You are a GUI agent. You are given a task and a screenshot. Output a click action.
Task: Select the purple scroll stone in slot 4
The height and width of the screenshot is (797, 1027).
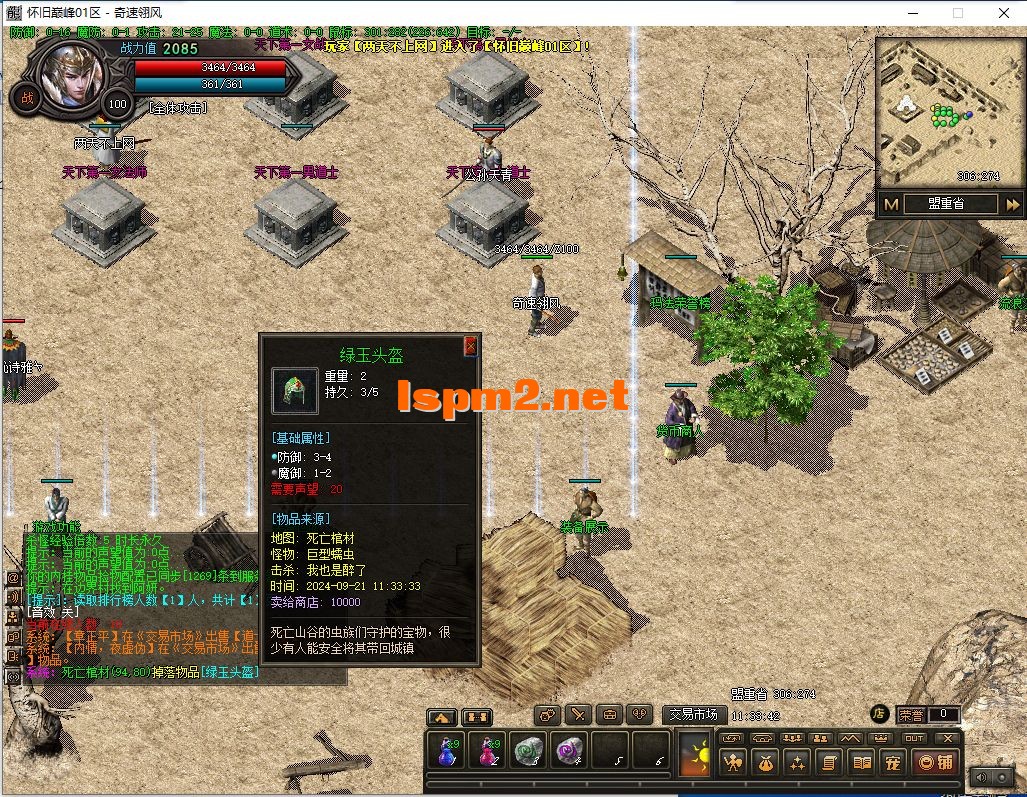pos(568,750)
